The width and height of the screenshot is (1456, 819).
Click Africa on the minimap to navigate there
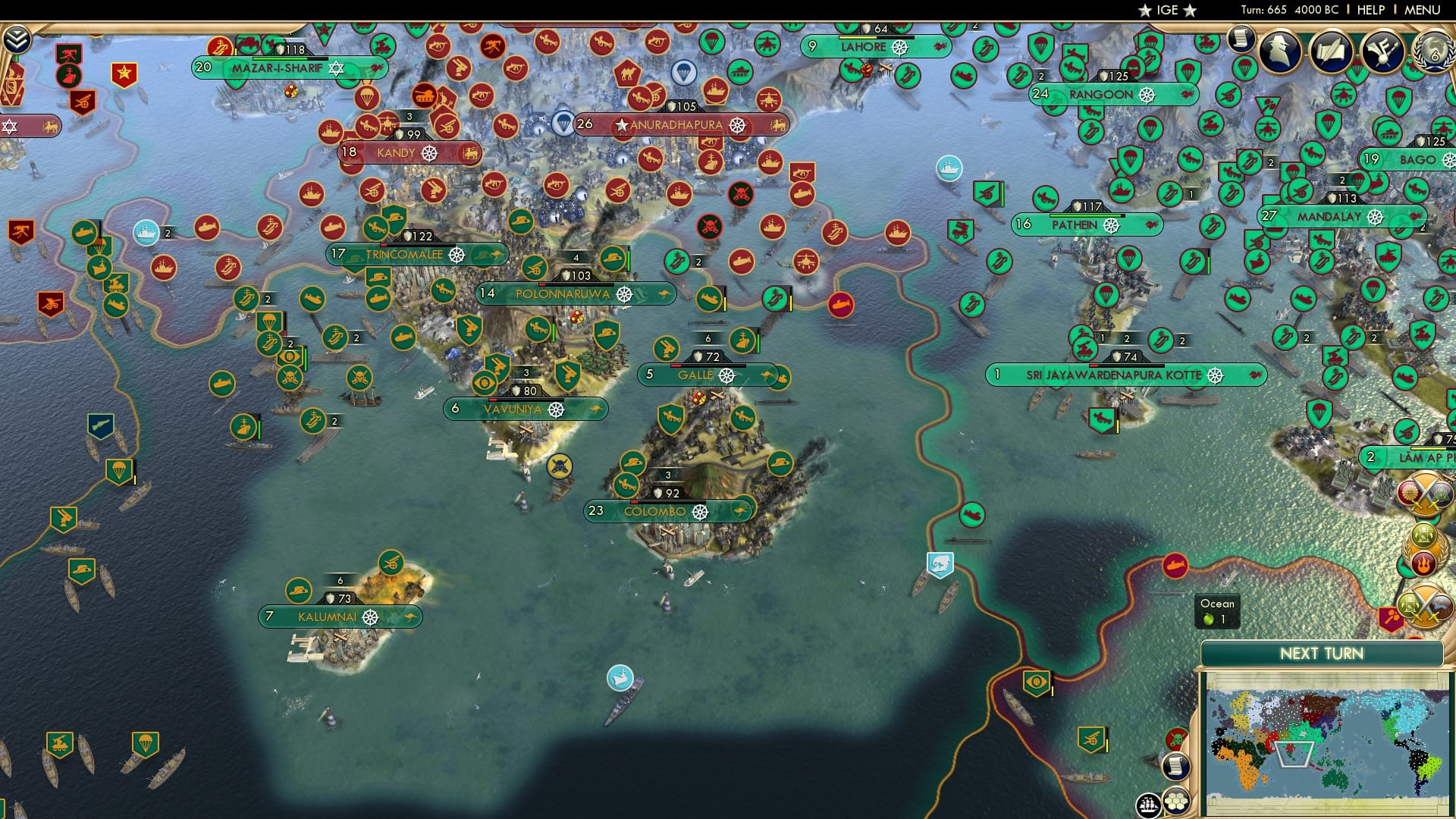[1242, 766]
